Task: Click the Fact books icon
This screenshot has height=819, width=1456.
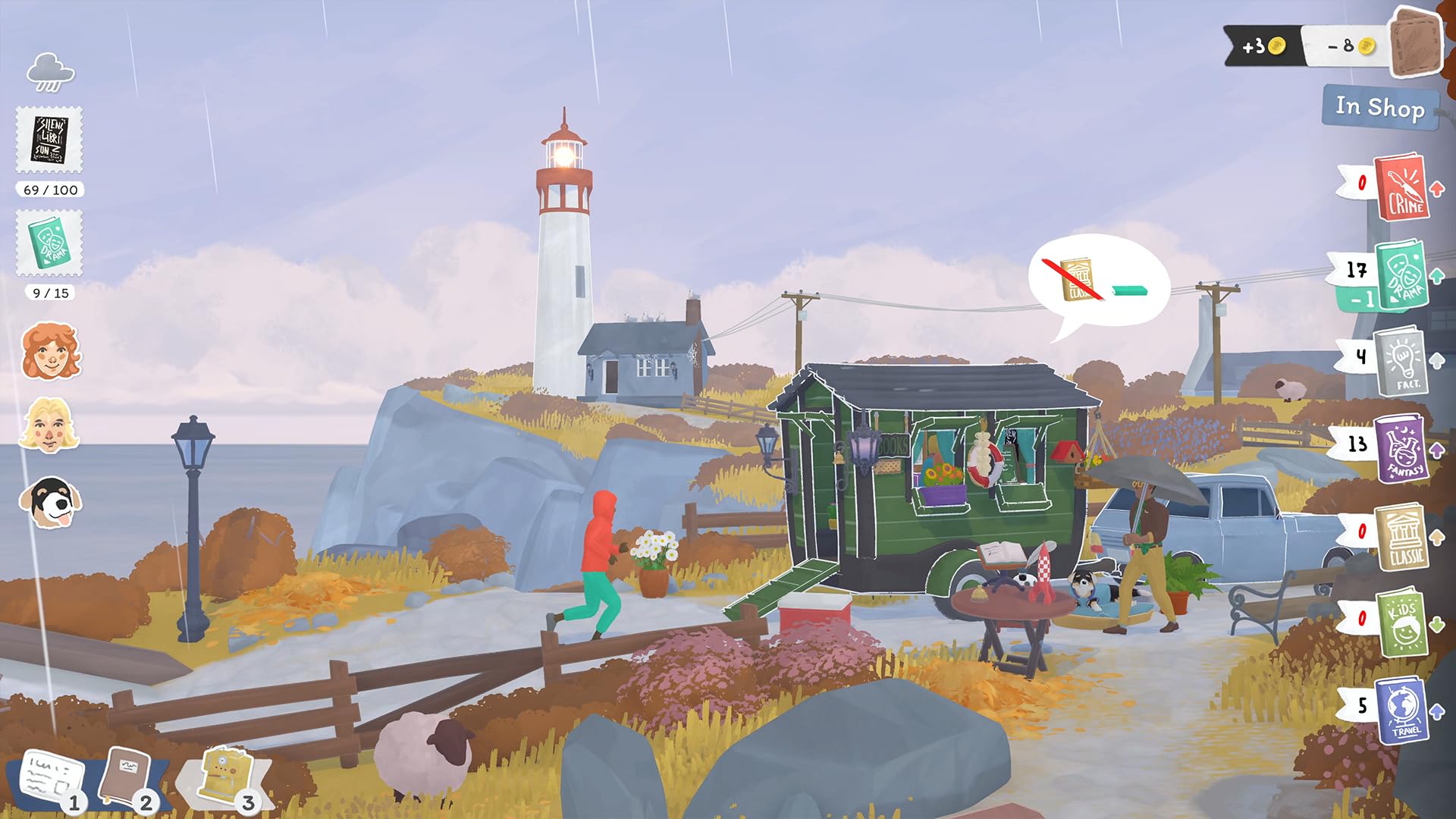Action: 1404,364
